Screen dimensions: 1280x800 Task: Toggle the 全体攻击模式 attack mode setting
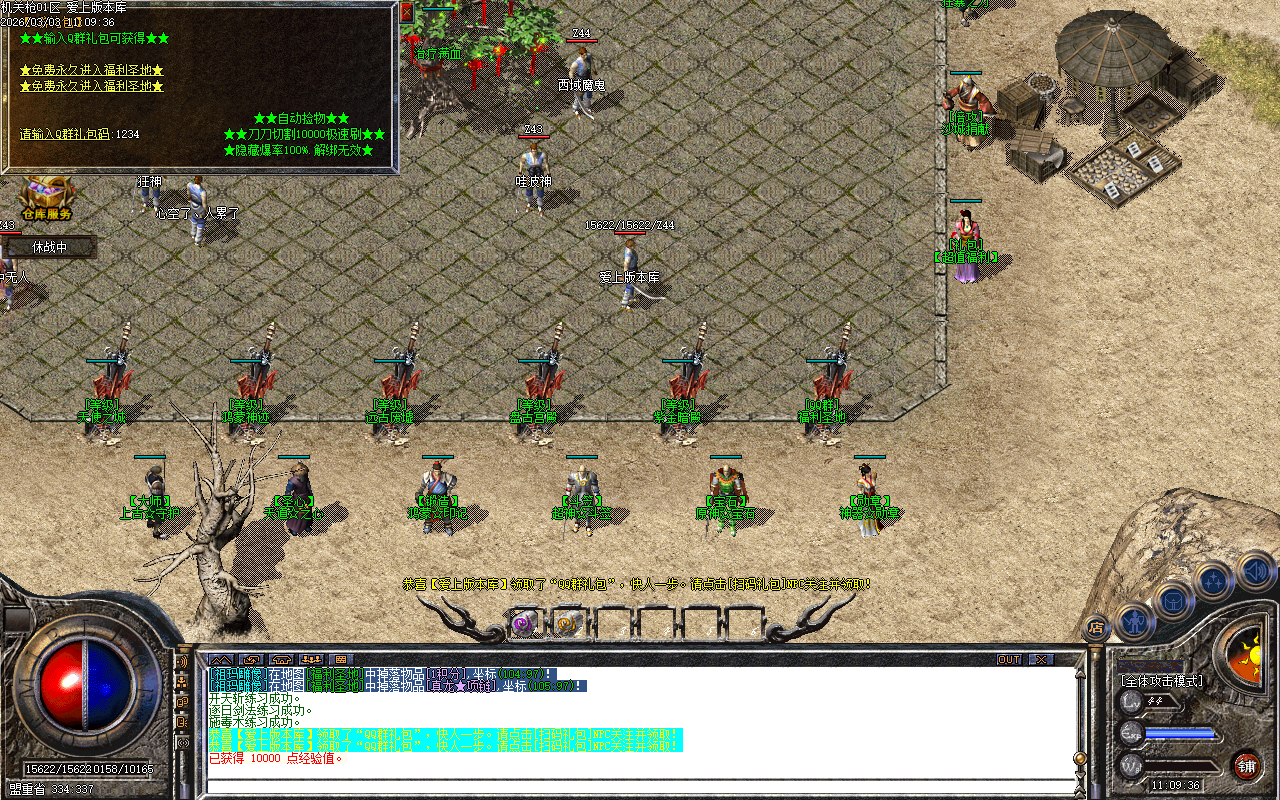tap(1161, 680)
